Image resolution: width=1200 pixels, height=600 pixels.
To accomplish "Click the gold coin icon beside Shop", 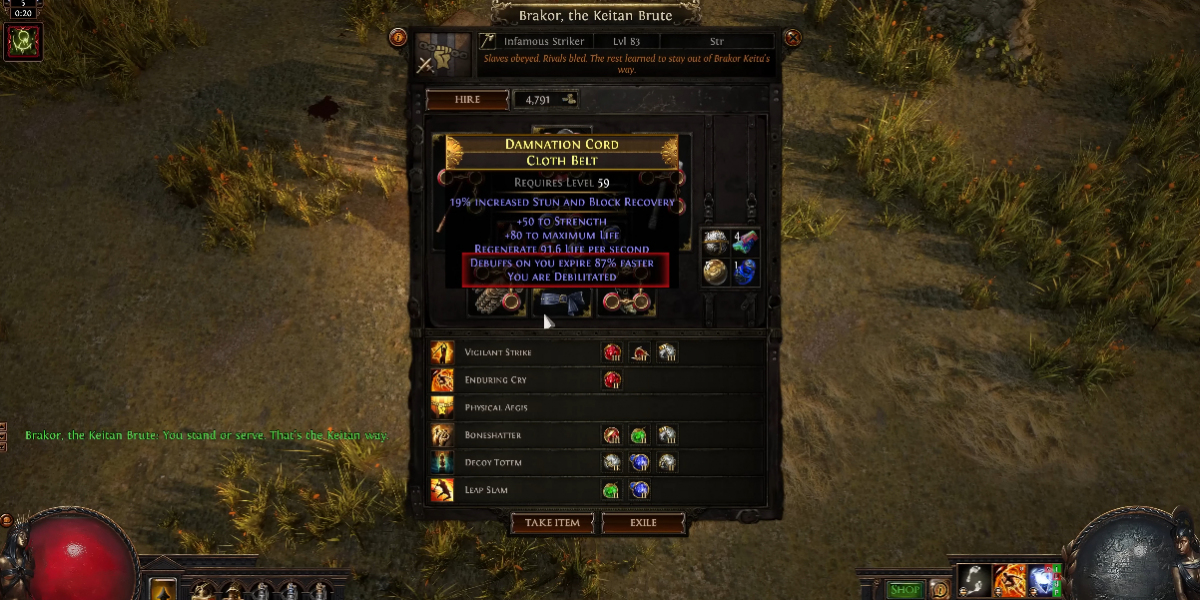I will coord(938,589).
